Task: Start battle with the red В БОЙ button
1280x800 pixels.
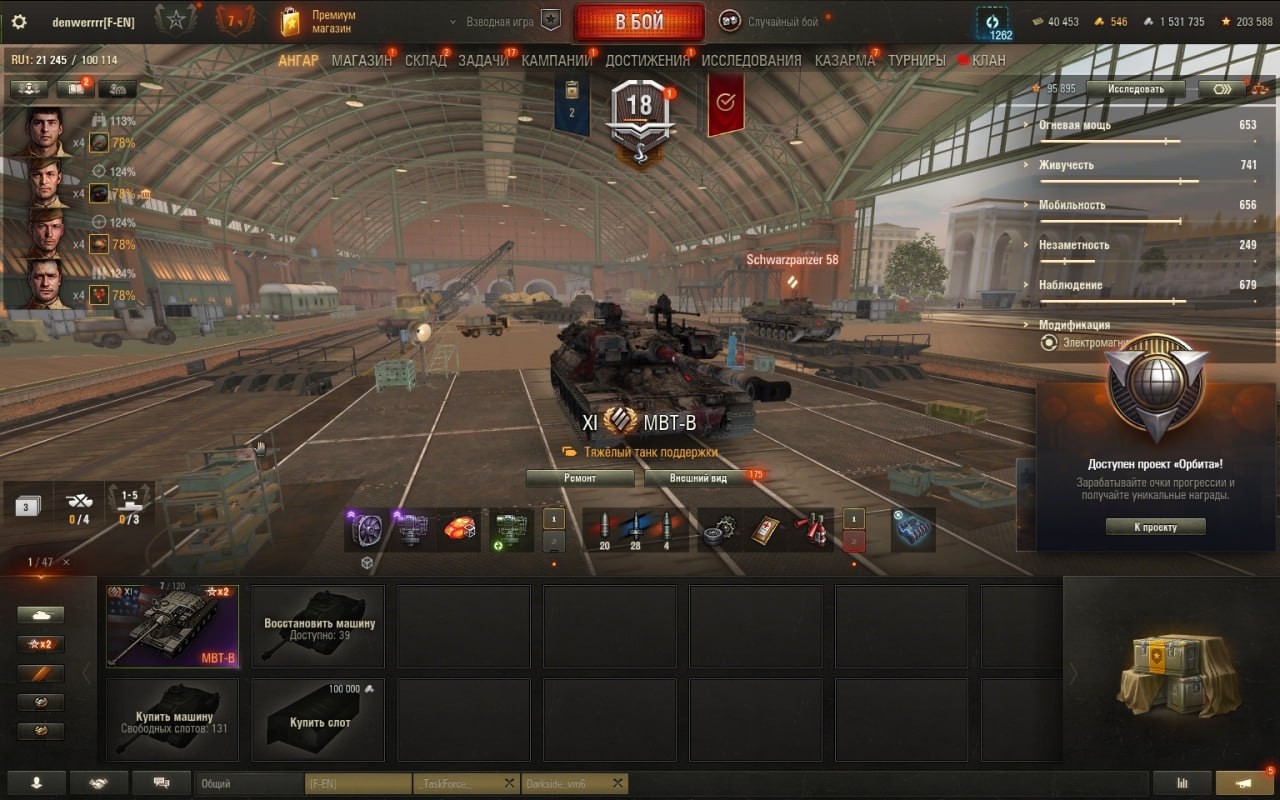Action: [x=638, y=22]
